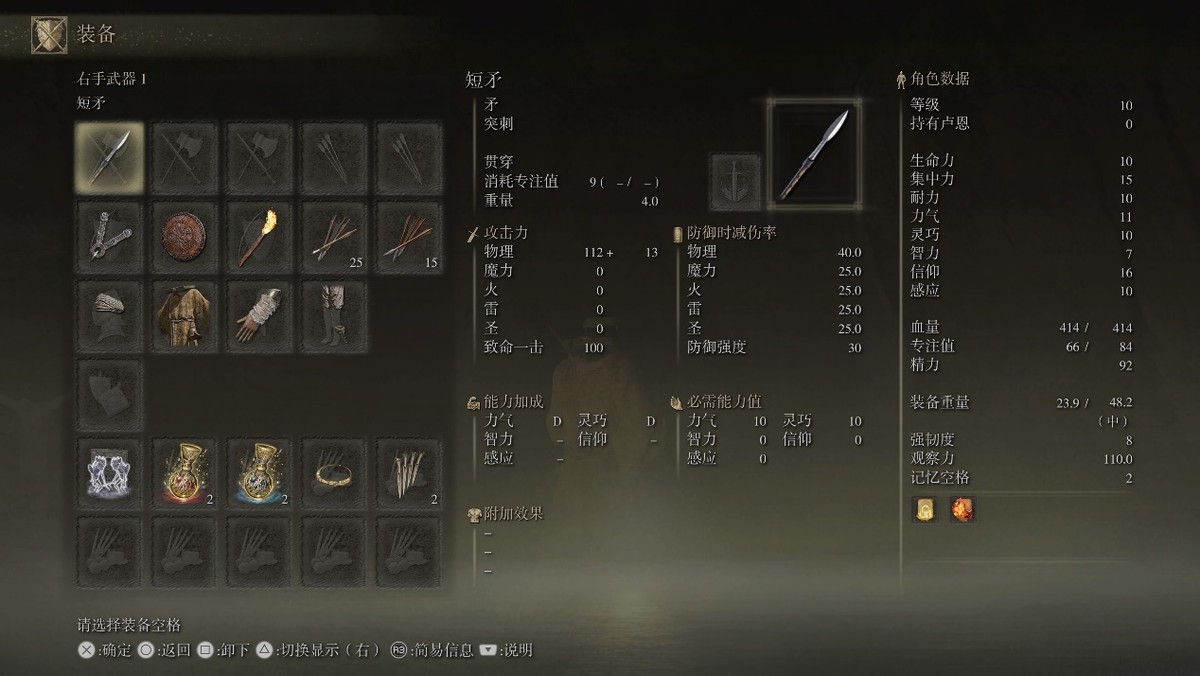Choose the ghostly wolves spirit ash slot

[110, 472]
